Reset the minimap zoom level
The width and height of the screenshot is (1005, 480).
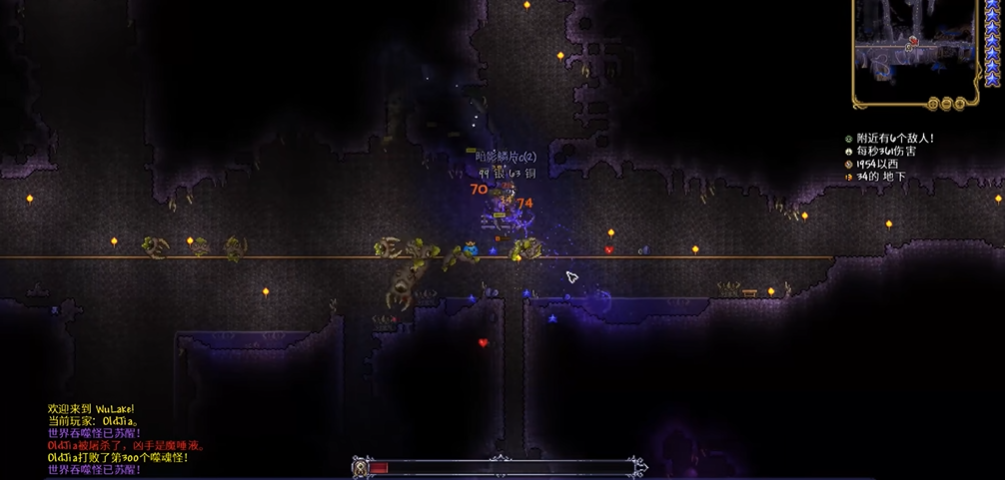(x=933, y=103)
